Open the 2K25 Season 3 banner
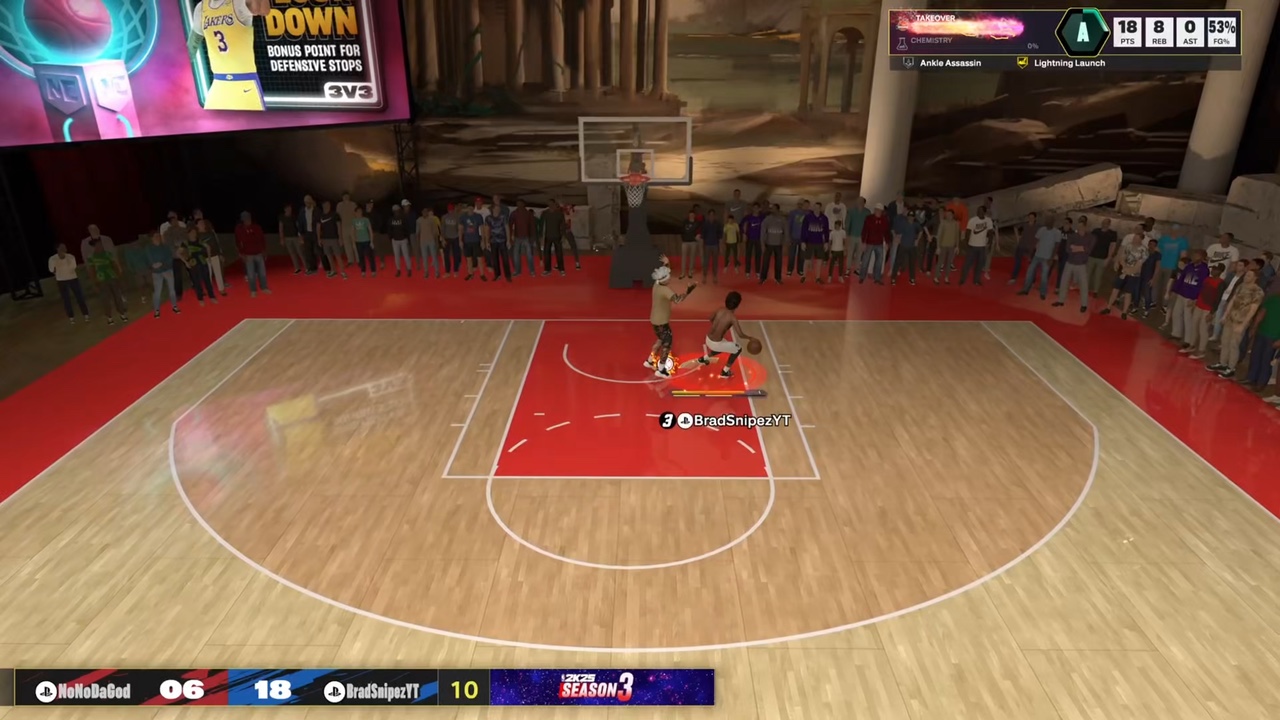1280x720 pixels. (601, 687)
